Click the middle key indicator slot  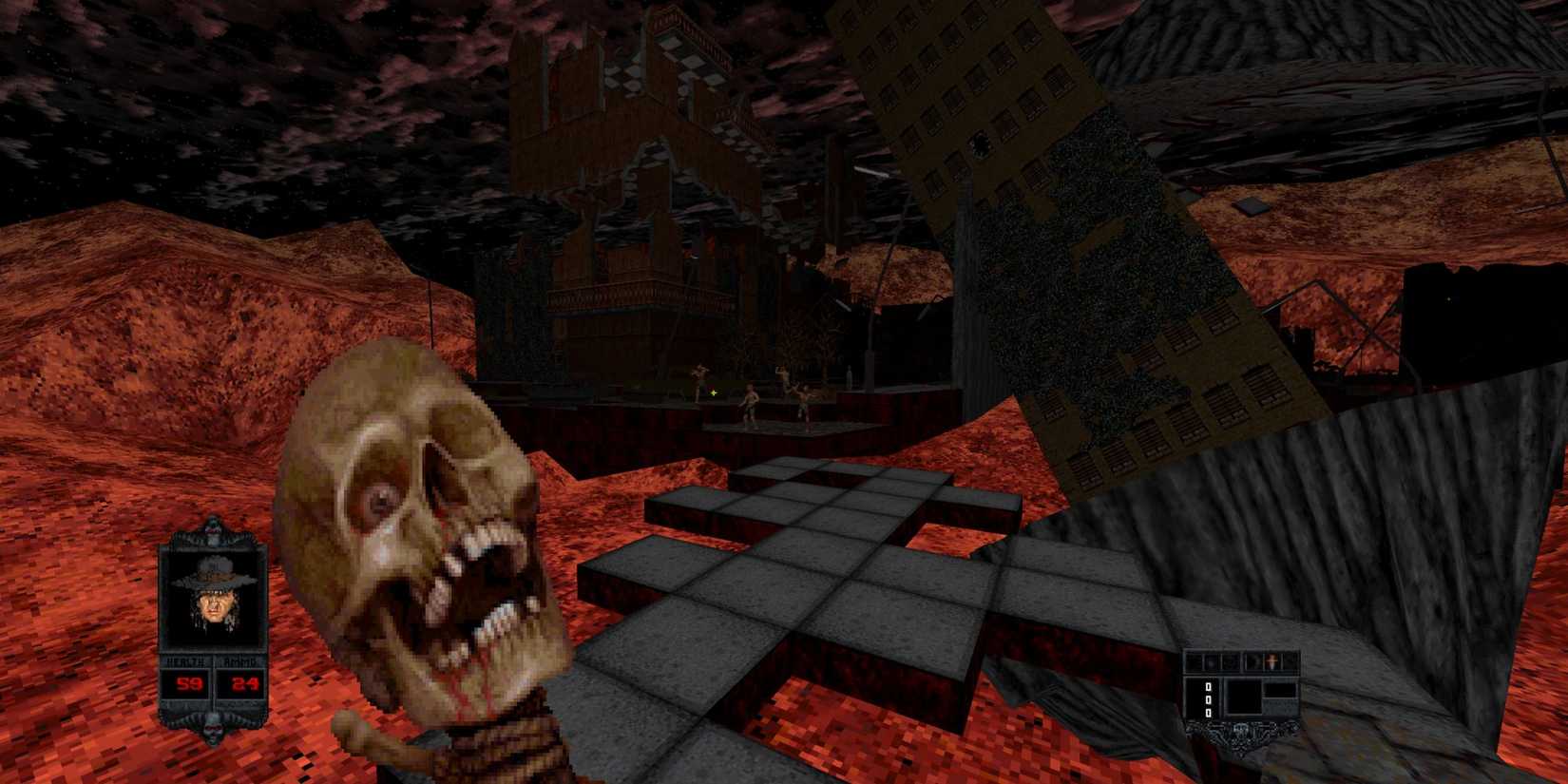click(1208, 699)
